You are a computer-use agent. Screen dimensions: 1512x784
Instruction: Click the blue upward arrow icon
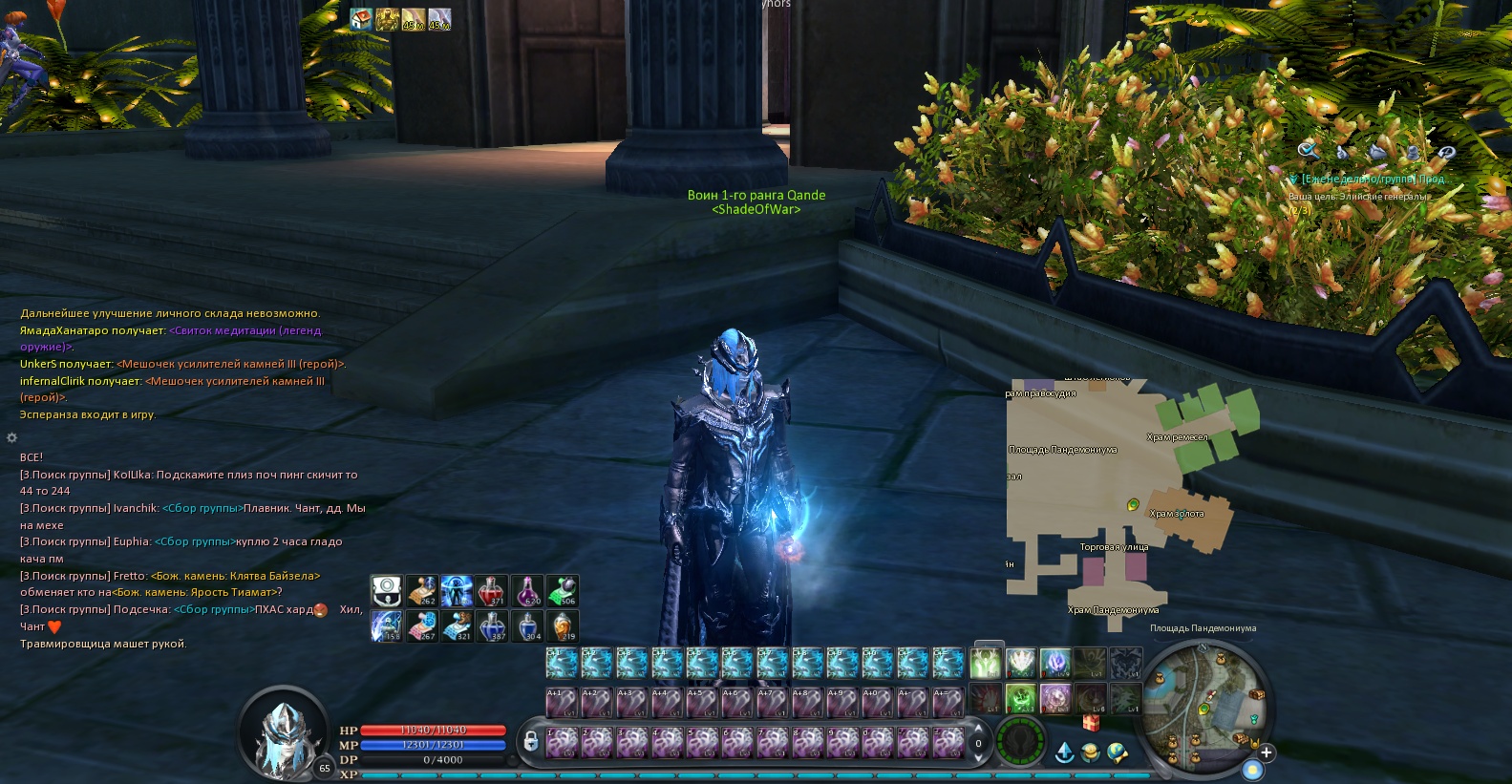click(x=1064, y=752)
